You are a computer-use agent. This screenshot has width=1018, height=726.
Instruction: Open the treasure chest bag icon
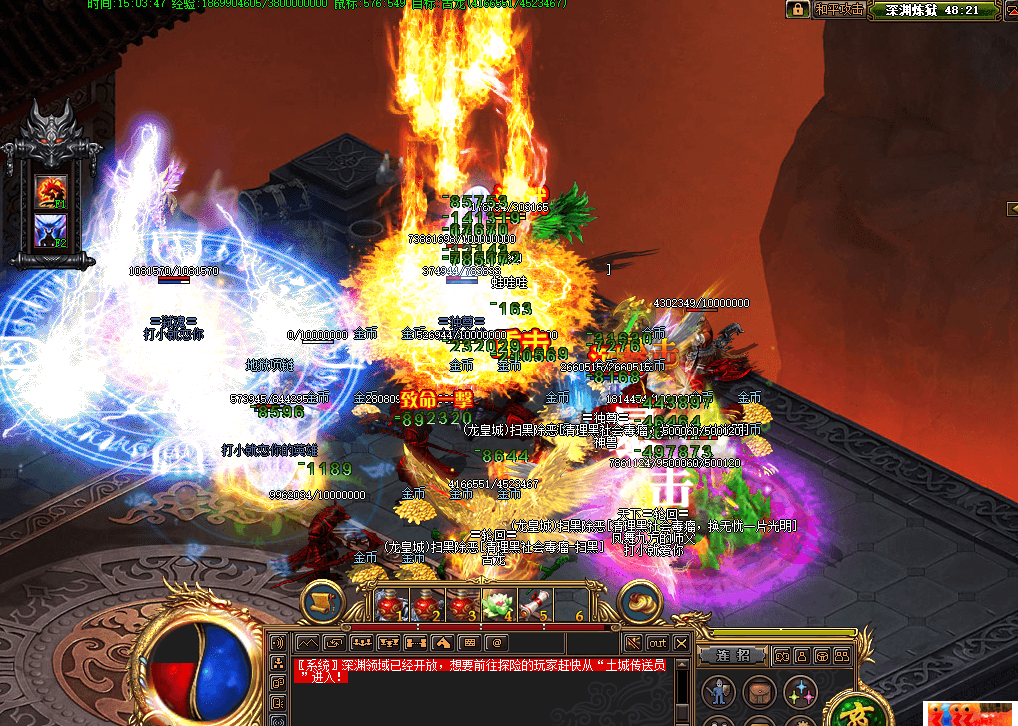pyautogui.click(x=757, y=692)
